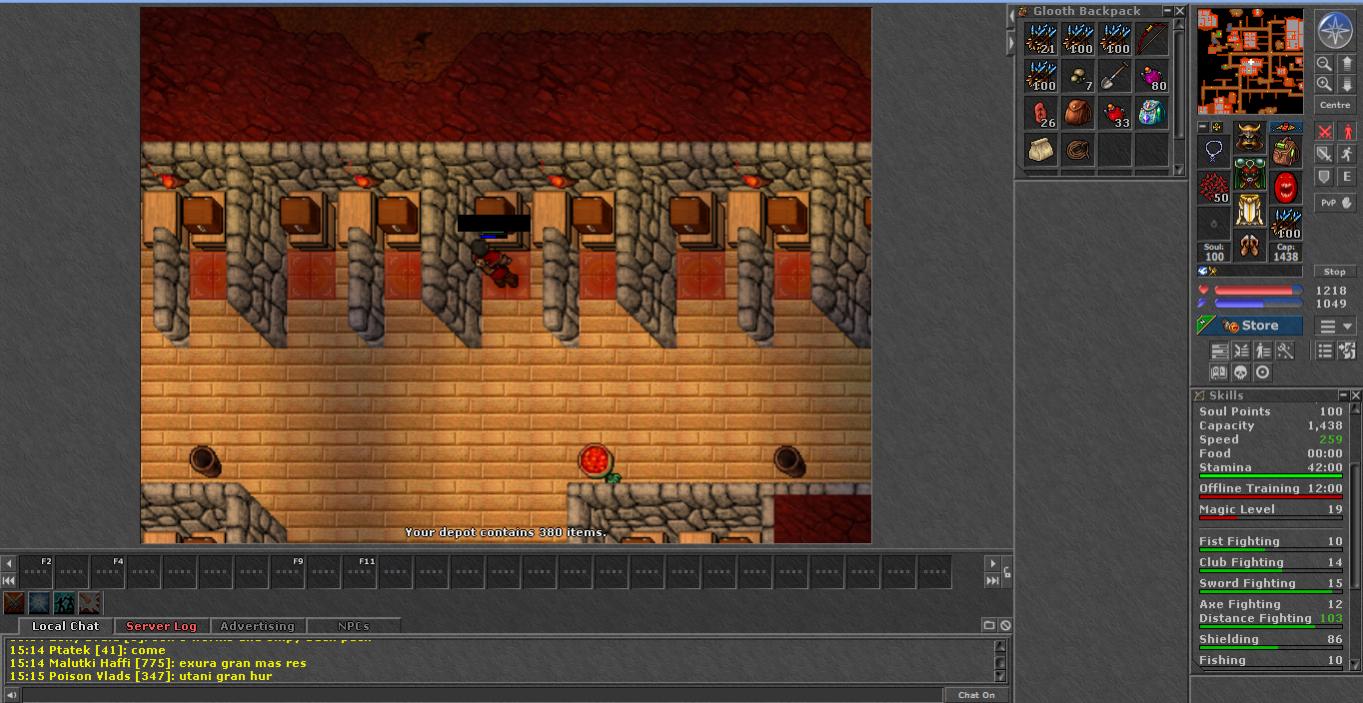Pick the brown mushrooms stack of 7

pos(1078,77)
